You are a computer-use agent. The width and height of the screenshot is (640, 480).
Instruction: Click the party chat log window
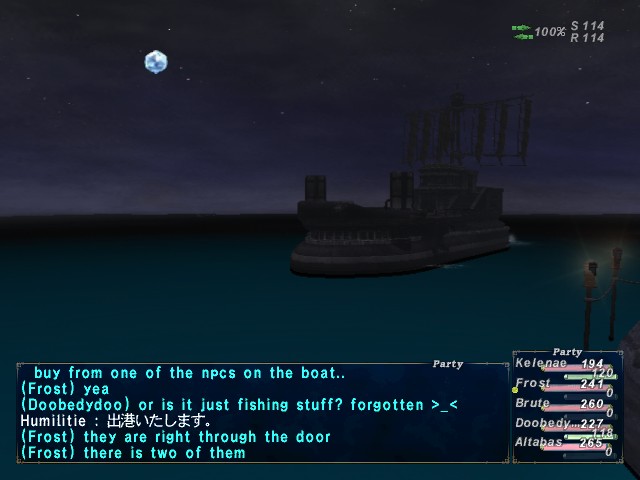260,412
